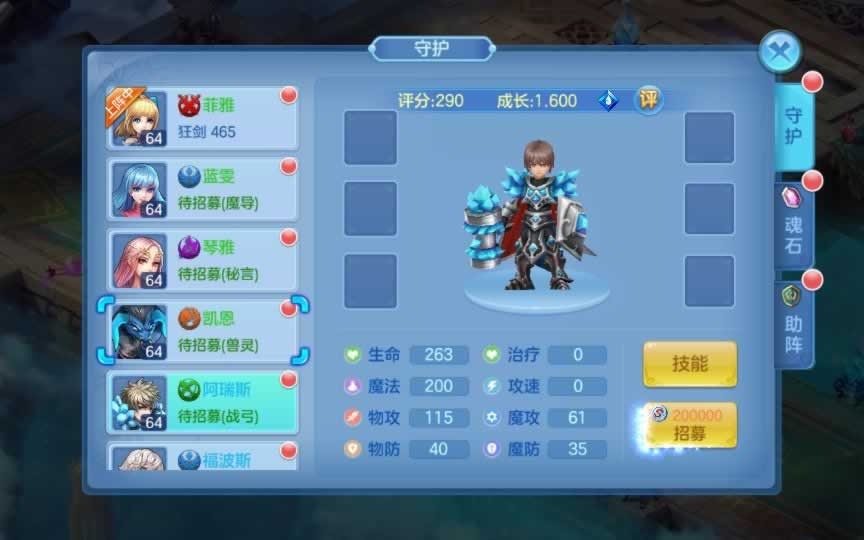Open the 技能 skills button

point(689,364)
